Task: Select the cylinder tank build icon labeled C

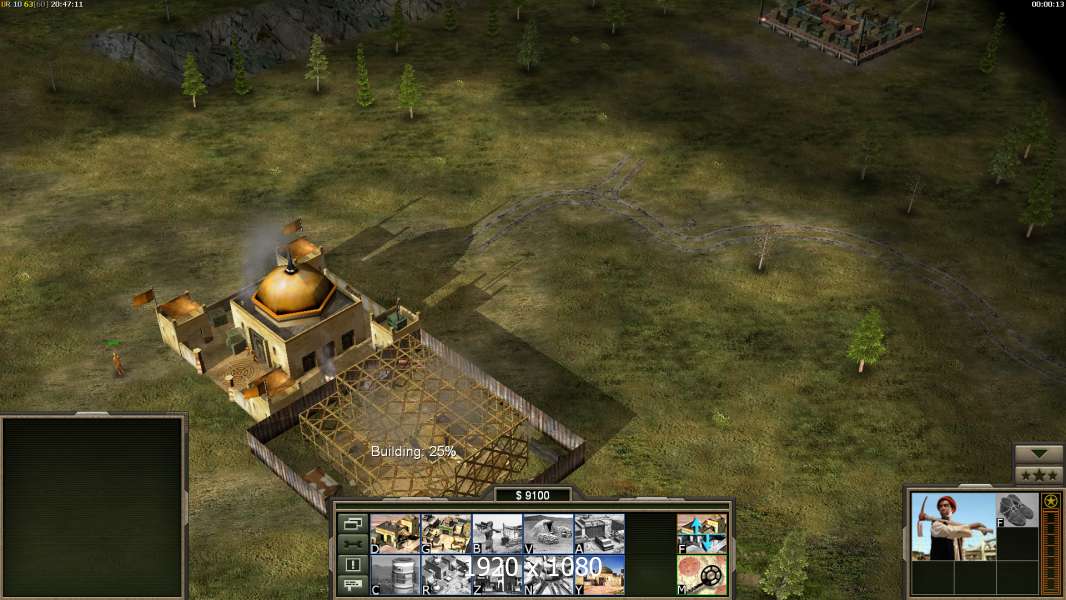Action: click(x=395, y=575)
